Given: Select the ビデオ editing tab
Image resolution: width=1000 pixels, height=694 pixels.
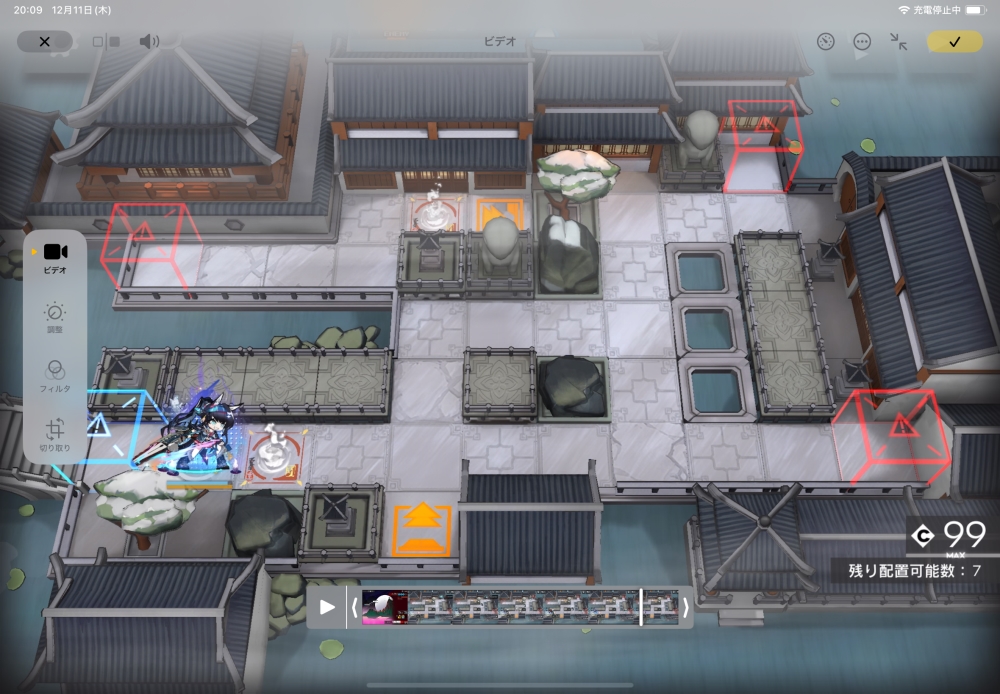Looking at the screenshot, I should pyautogui.click(x=55, y=257).
